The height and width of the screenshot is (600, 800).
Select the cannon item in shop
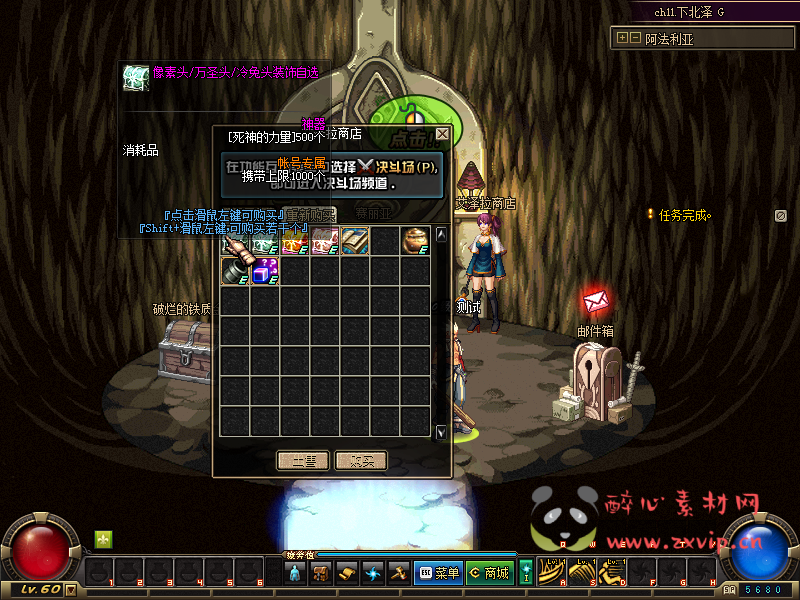pyautogui.click(x=235, y=271)
